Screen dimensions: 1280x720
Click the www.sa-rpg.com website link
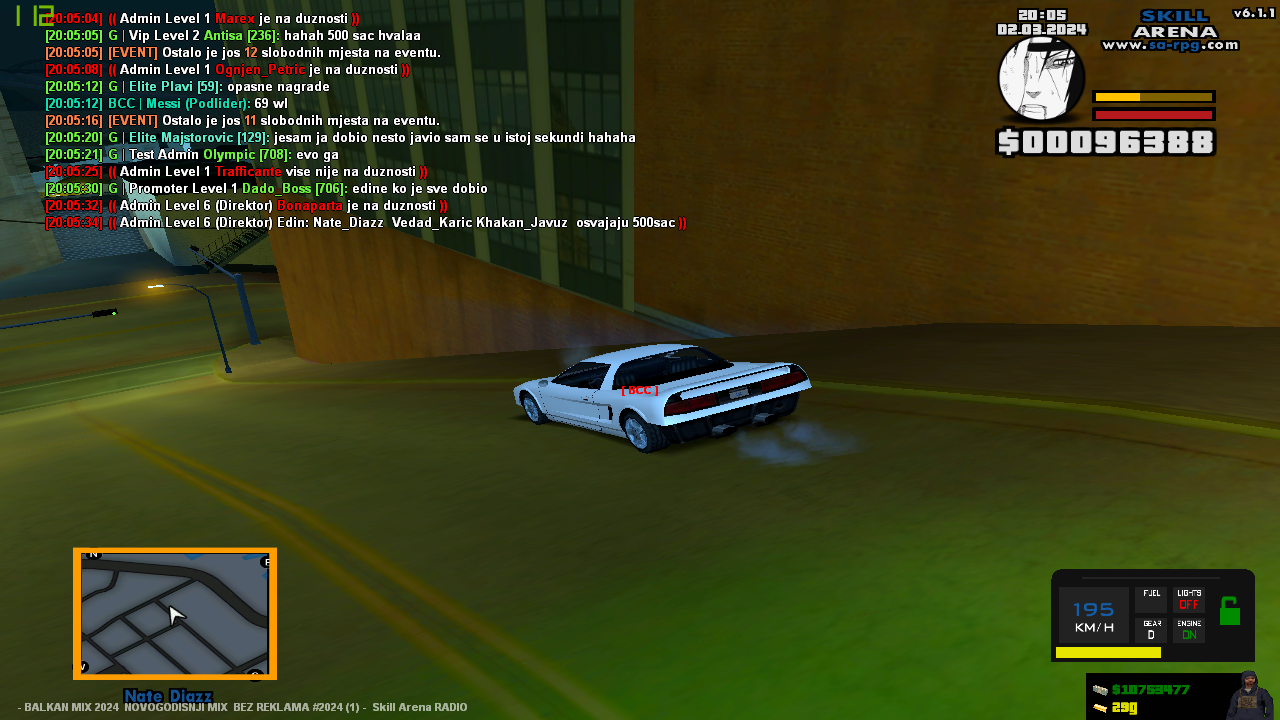tap(1168, 44)
